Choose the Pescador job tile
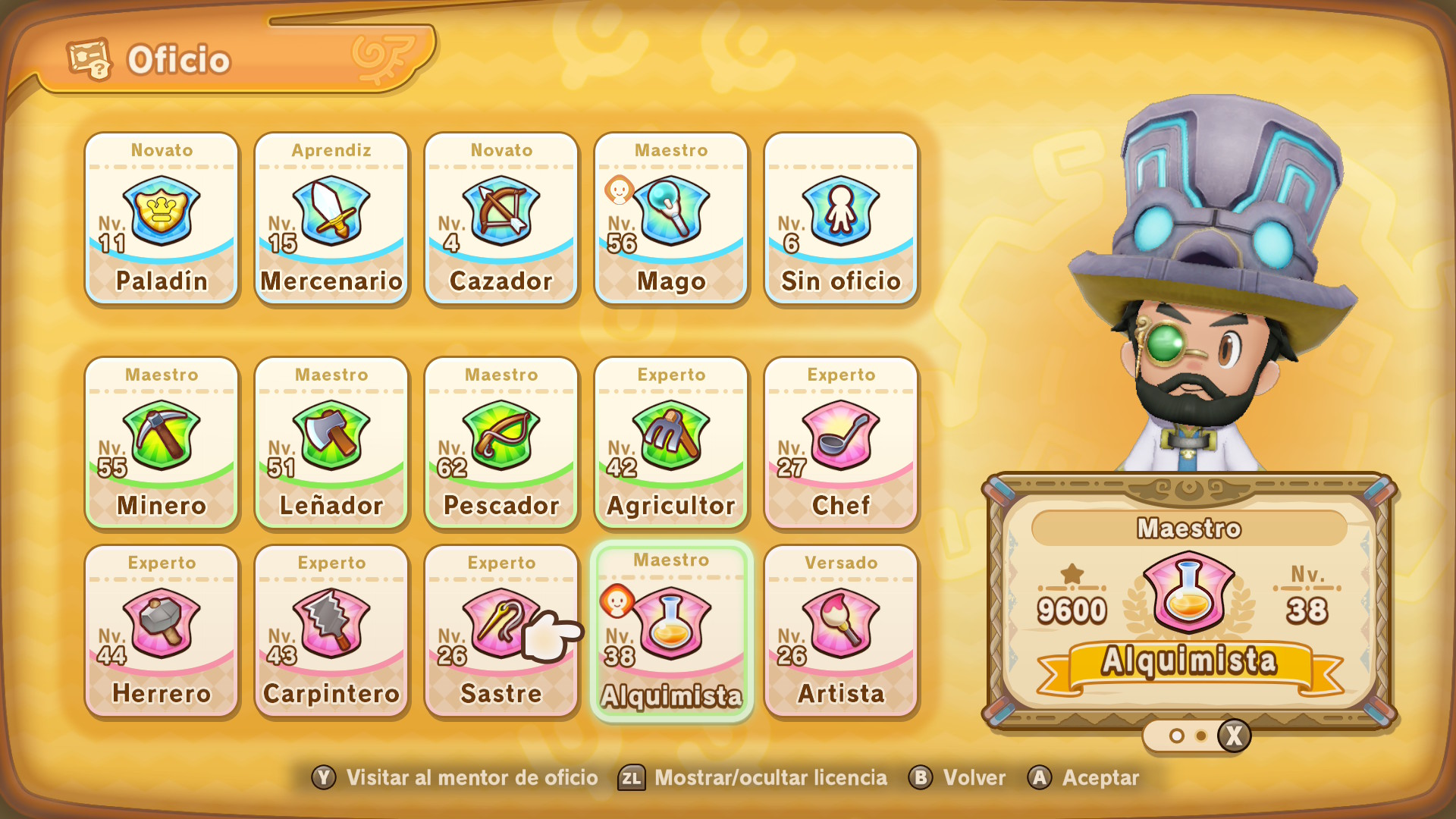 click(501, 443)
